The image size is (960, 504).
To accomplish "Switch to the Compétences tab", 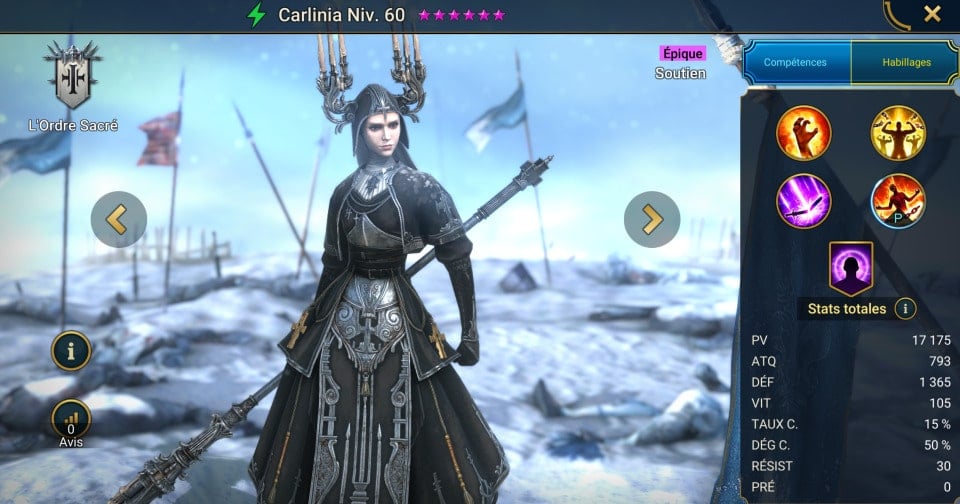I will [795, 63].
